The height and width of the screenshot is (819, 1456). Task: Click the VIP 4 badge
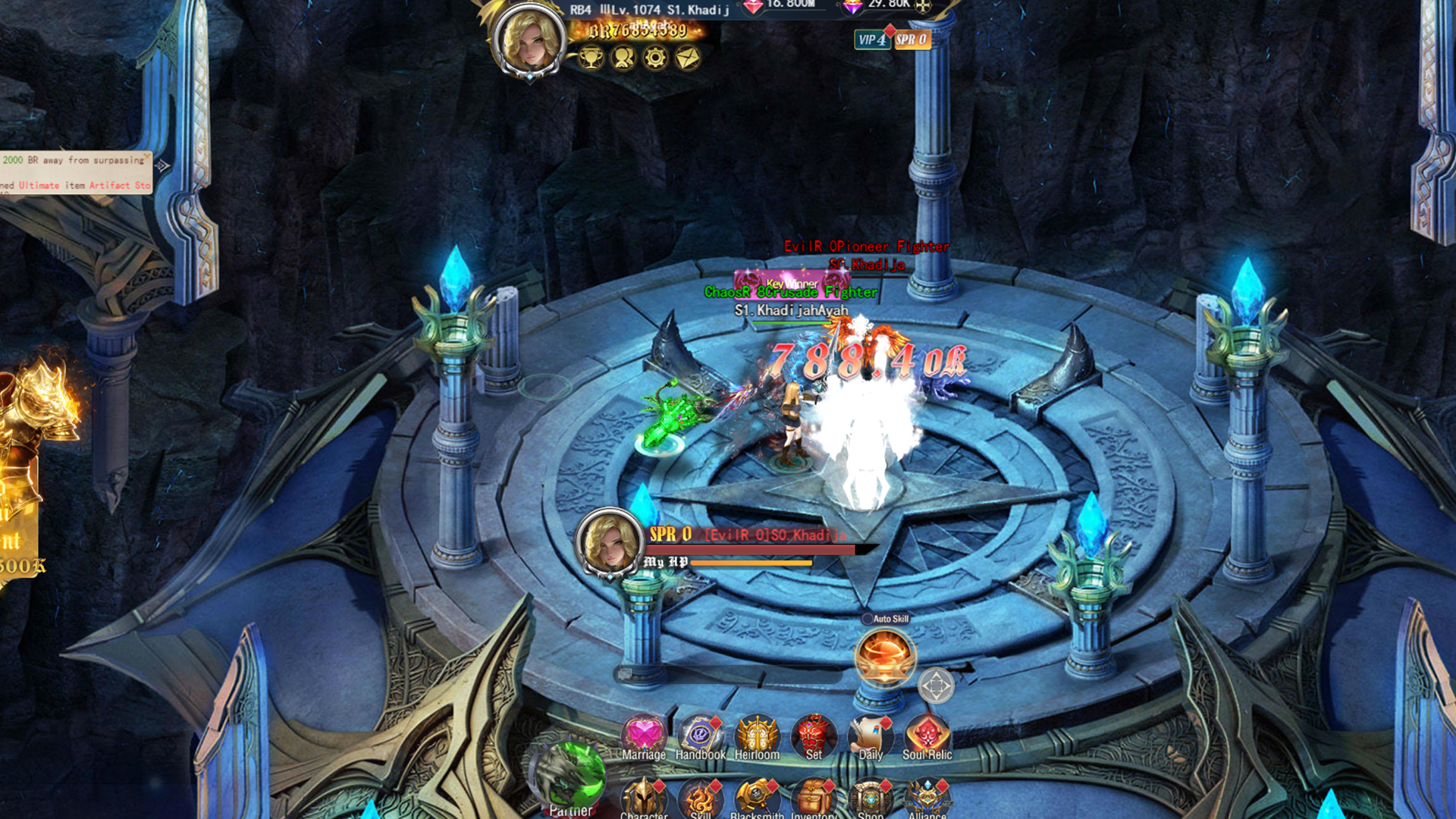(871, 39)
